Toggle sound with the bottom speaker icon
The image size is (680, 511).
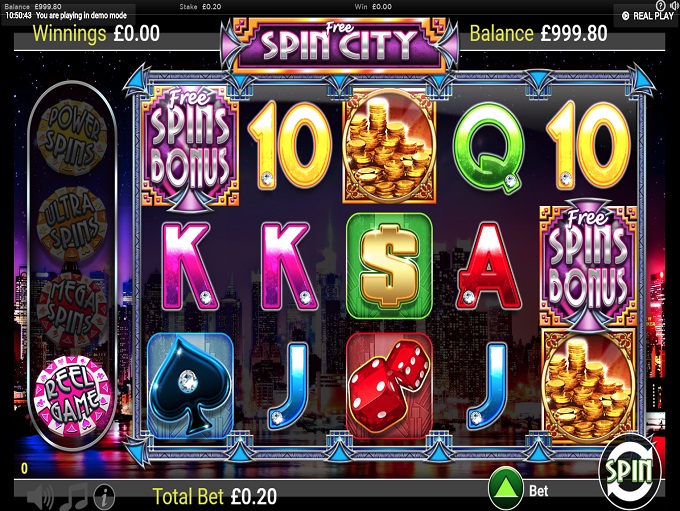point(40,495)
